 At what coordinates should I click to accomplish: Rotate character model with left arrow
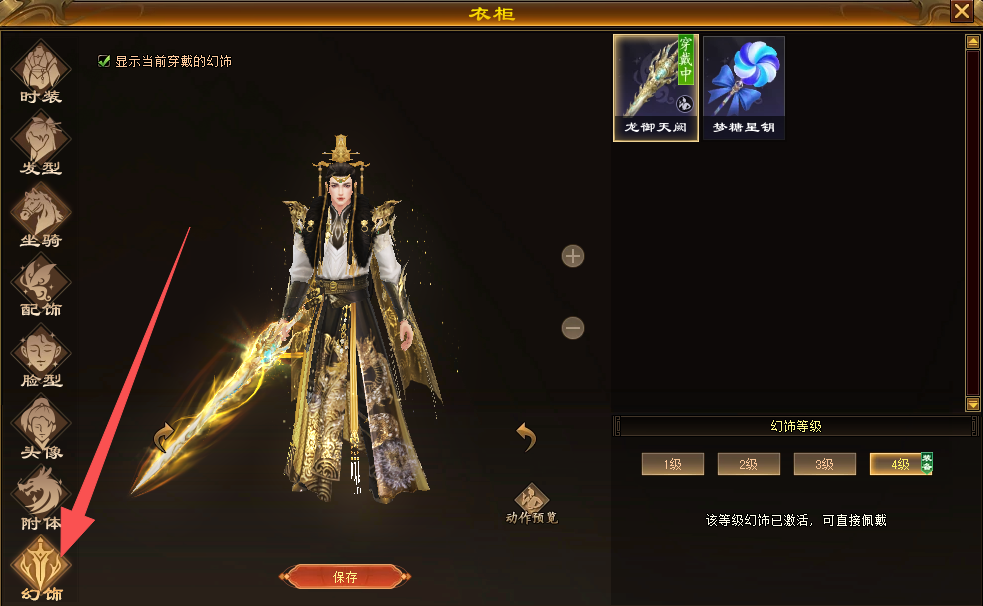pyautogui.click(x=164, y=437)
